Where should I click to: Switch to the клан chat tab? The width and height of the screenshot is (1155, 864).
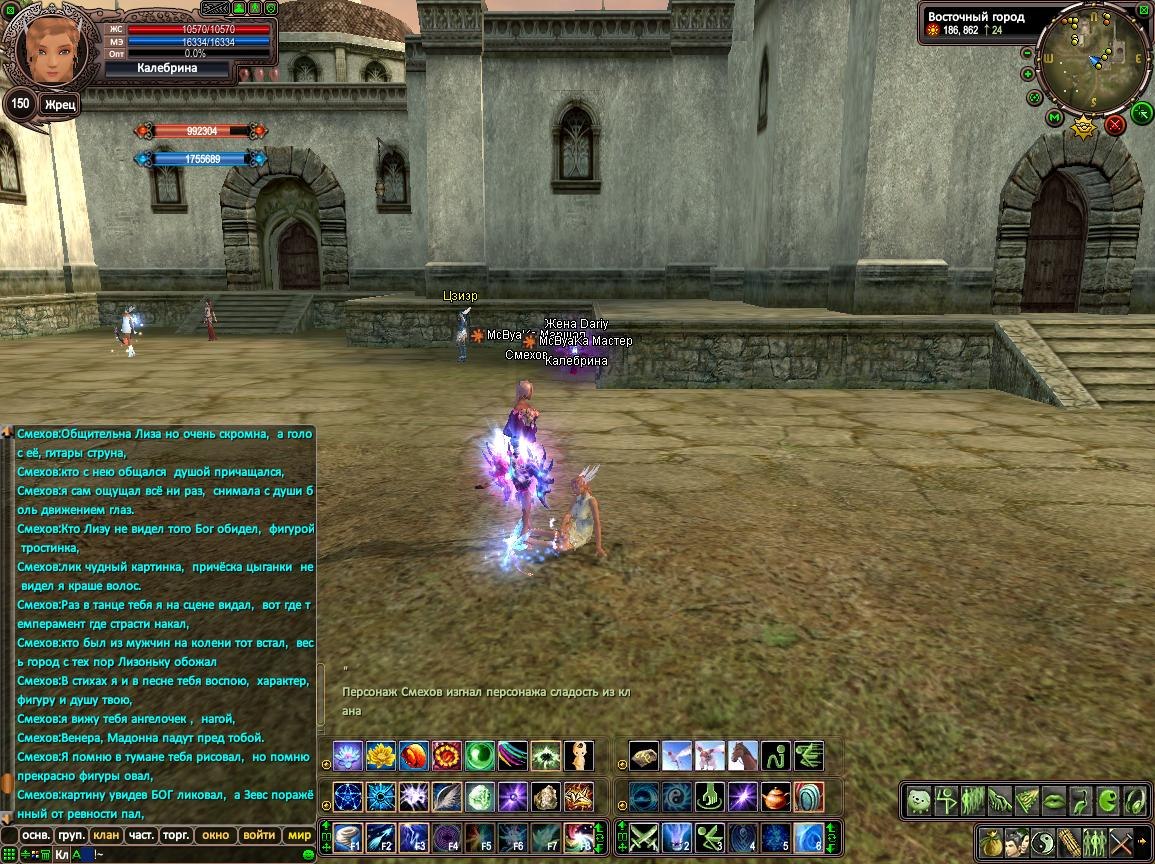[105, 835]
